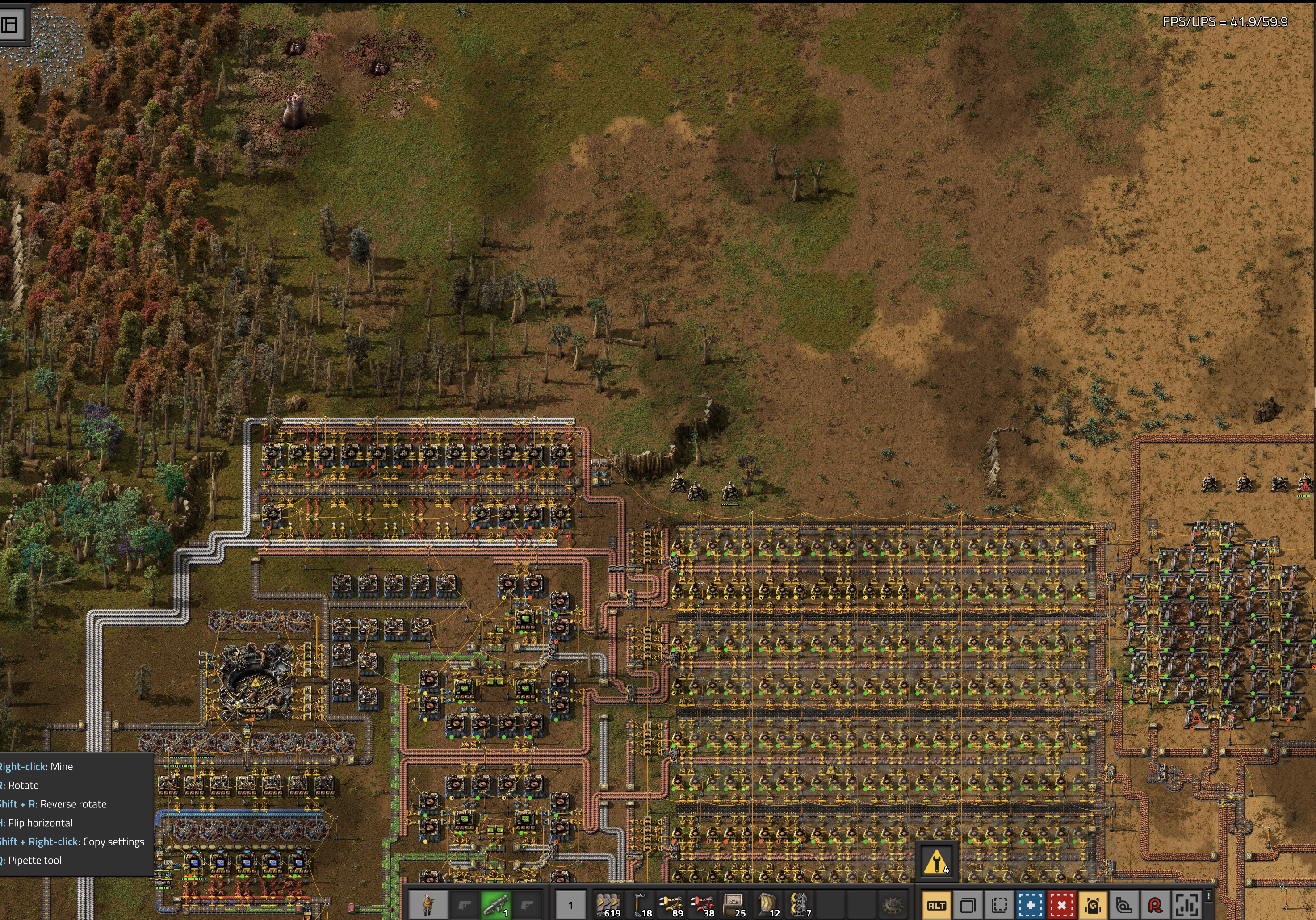1316x920 pixels.
Task: Select the splitter slot with 7
Action: tap(799, 905)
